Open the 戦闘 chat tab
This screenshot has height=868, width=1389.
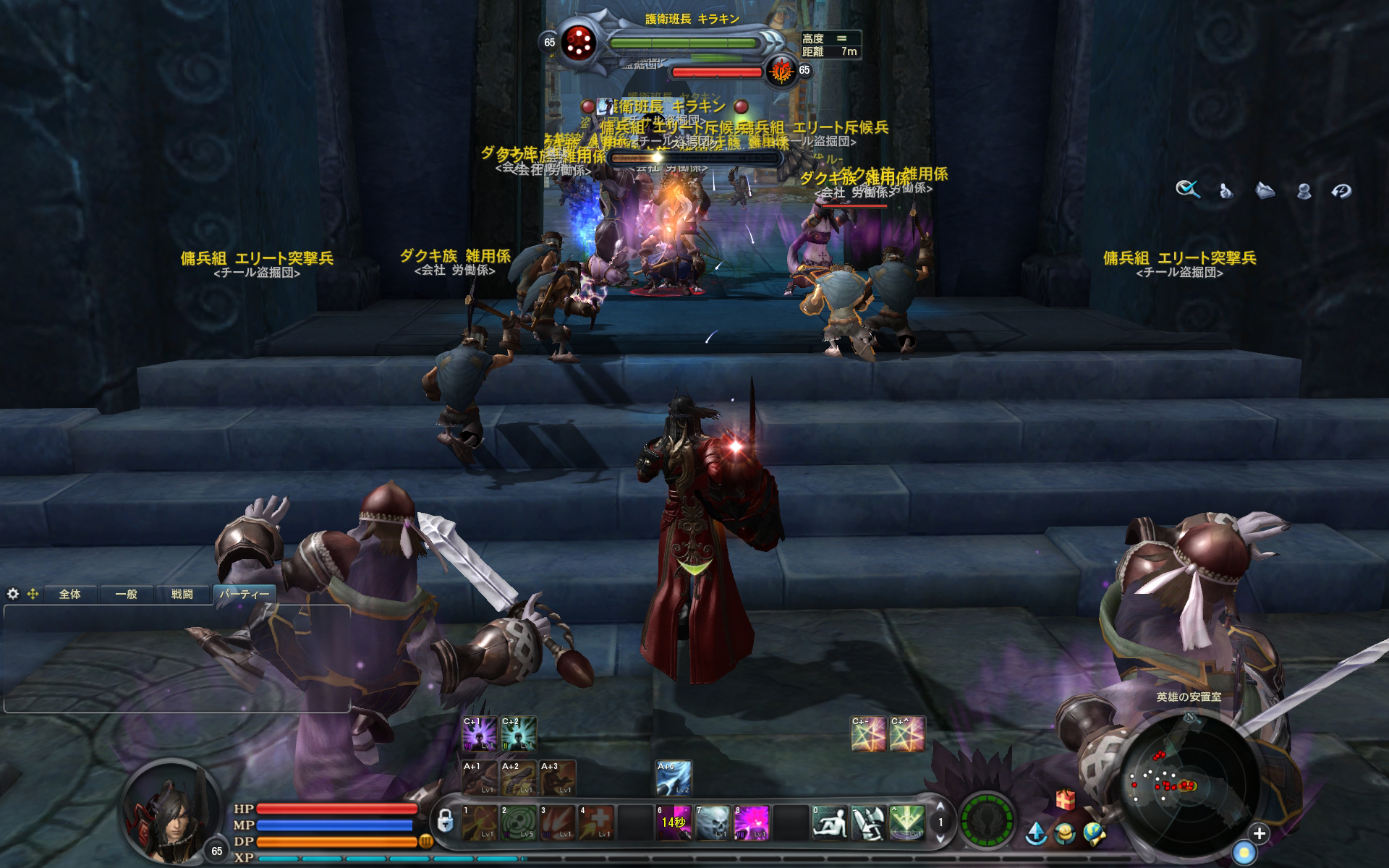182,594
